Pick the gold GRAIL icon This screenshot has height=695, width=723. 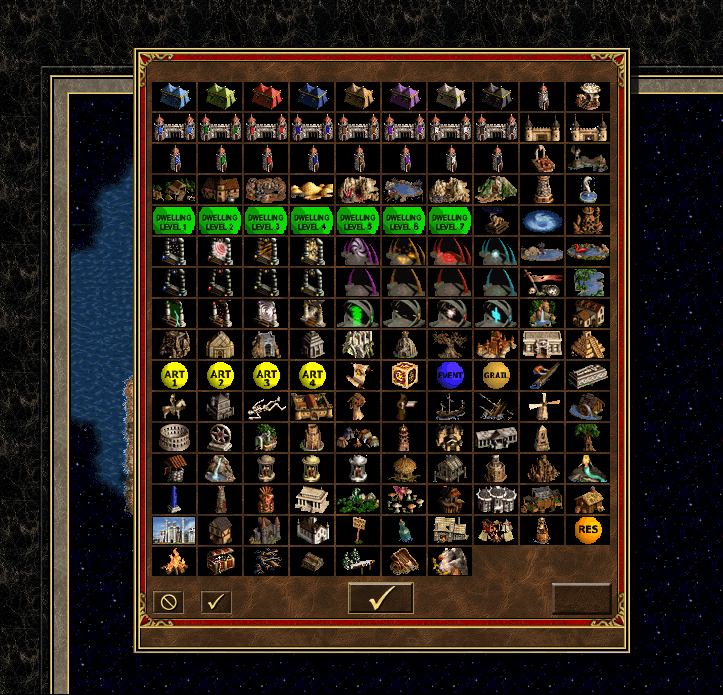click(496, 375)
